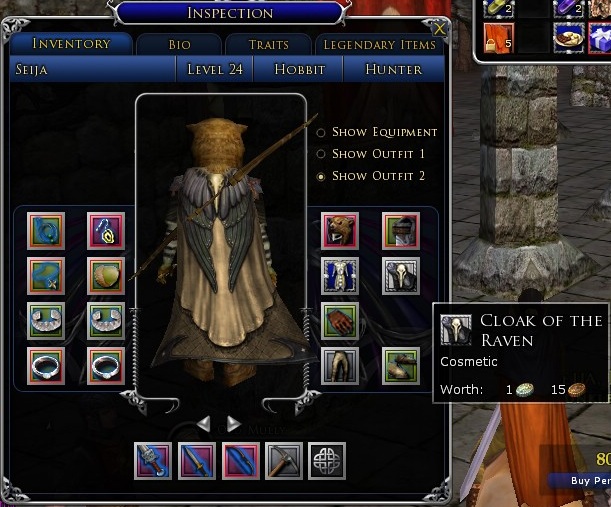The image size is (611, 507).
Task: Click the bear head helmet slot
Action: 340,231
